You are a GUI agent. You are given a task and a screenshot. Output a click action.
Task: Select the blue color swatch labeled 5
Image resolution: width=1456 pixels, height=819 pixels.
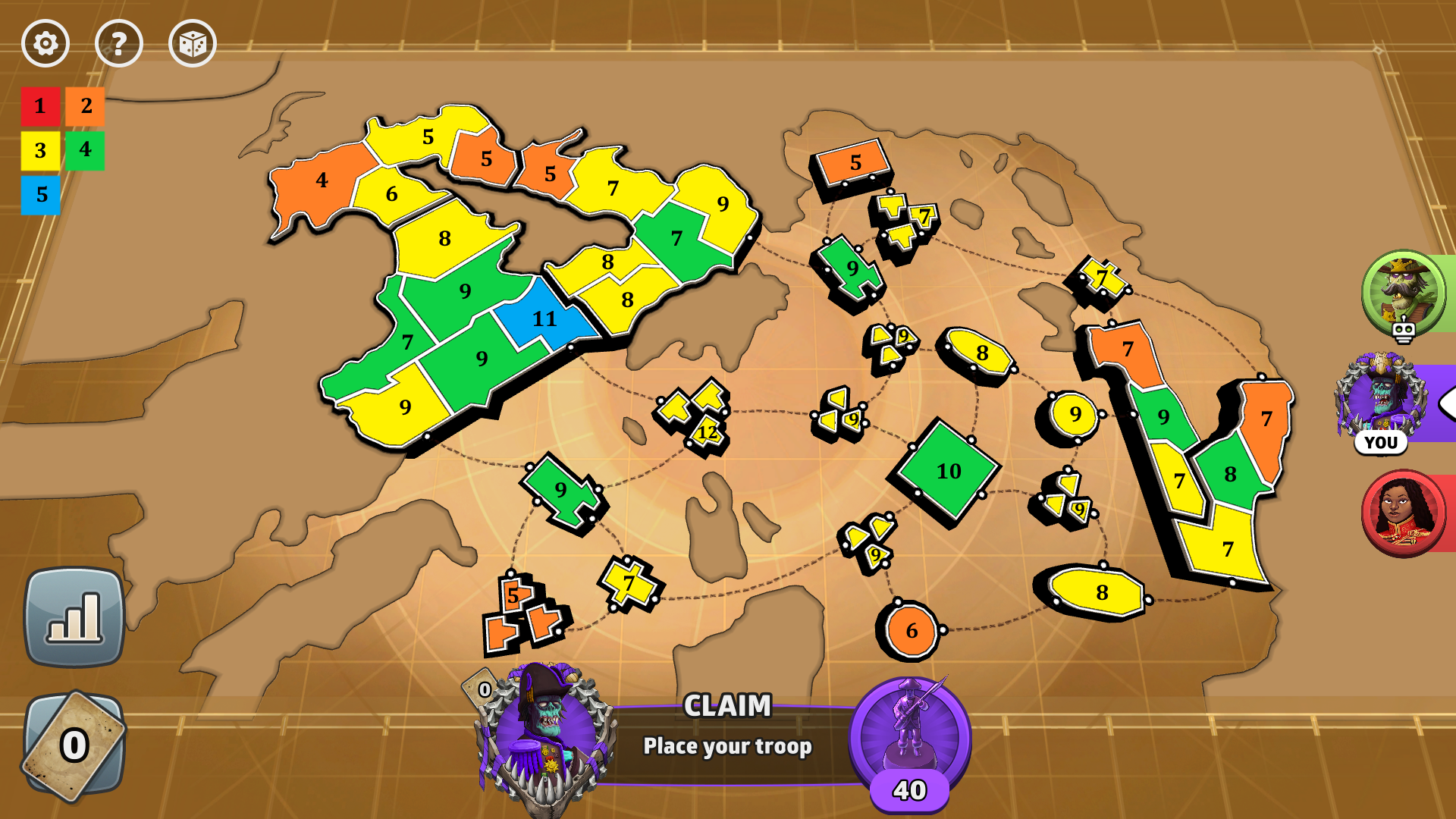pos(40,193)
